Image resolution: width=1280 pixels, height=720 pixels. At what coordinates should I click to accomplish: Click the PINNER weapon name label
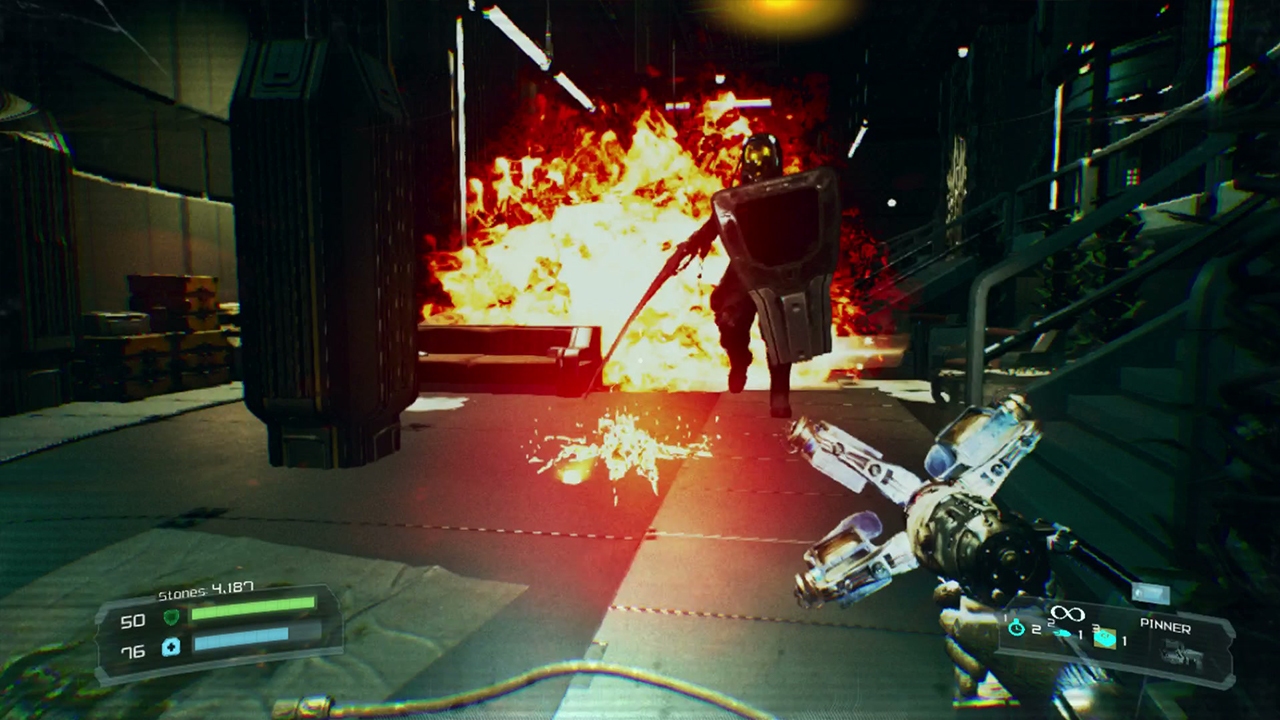1165,626
